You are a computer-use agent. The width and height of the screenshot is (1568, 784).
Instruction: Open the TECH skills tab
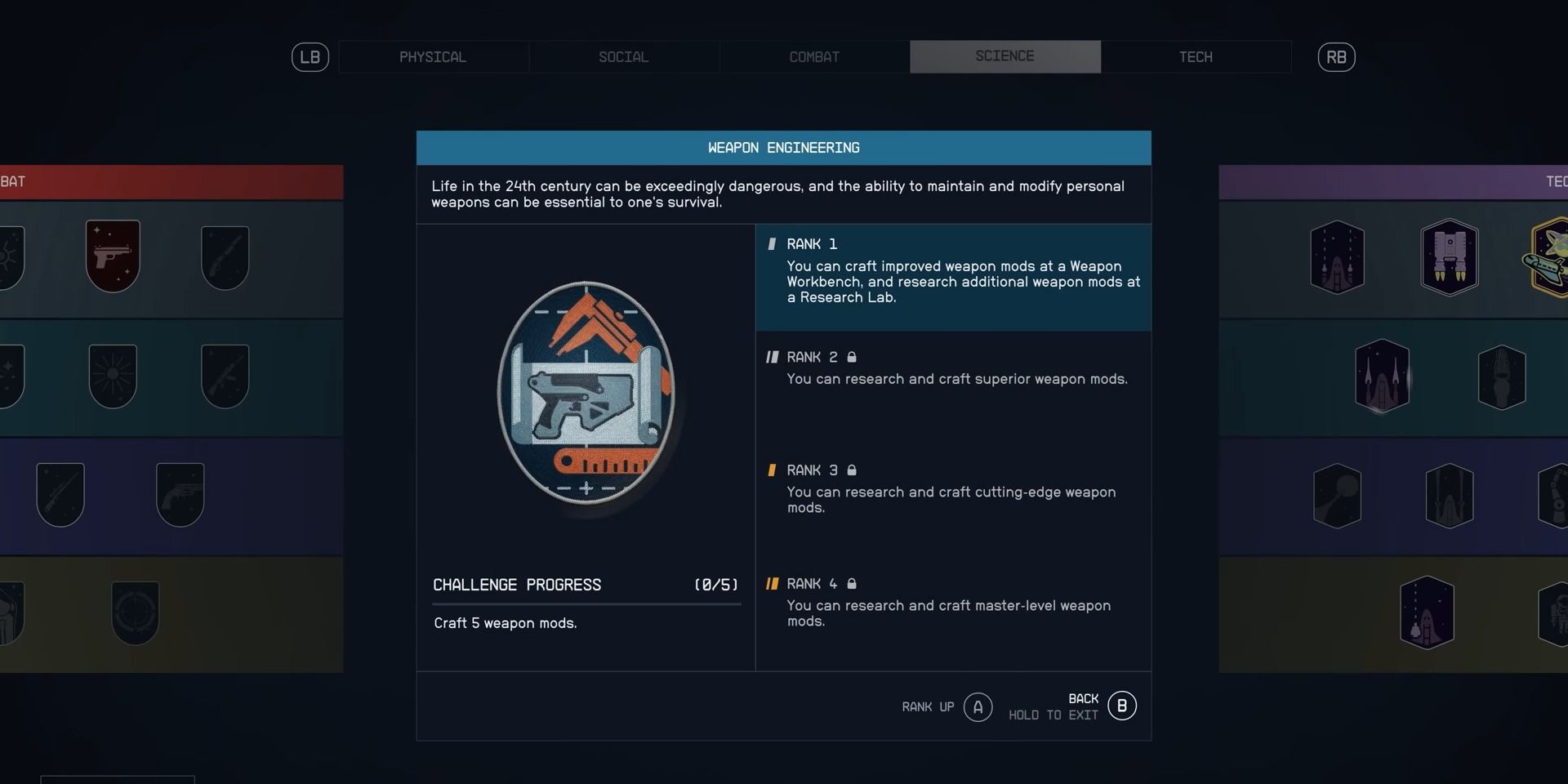[x=1196, y=57]
